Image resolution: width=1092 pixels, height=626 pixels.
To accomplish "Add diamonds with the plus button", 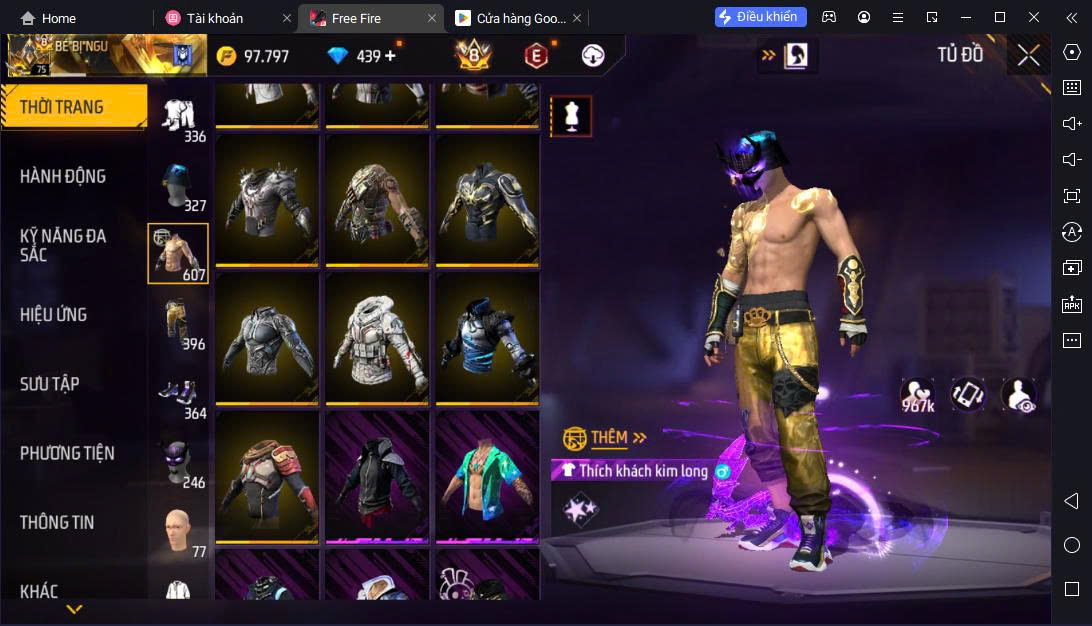I will click(390, 56).
